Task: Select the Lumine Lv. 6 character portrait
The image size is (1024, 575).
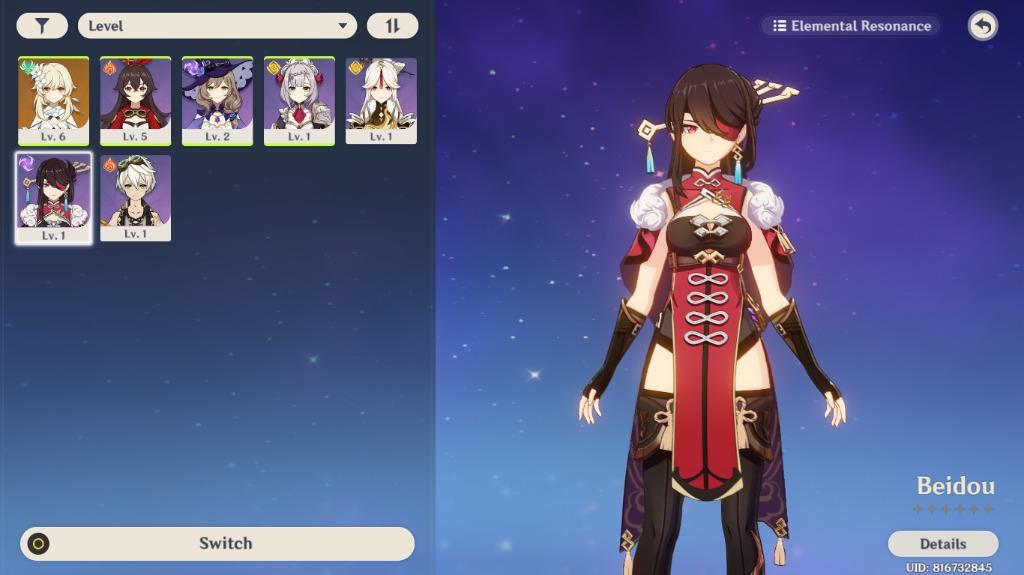Action: (54, 100)
